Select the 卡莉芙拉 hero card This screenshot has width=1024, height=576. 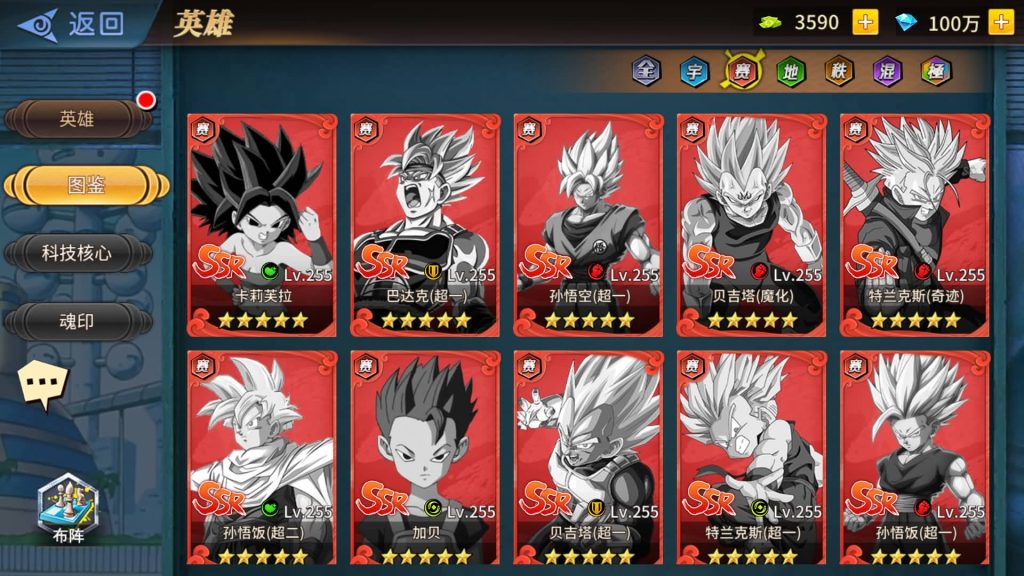tap(262, 224)
